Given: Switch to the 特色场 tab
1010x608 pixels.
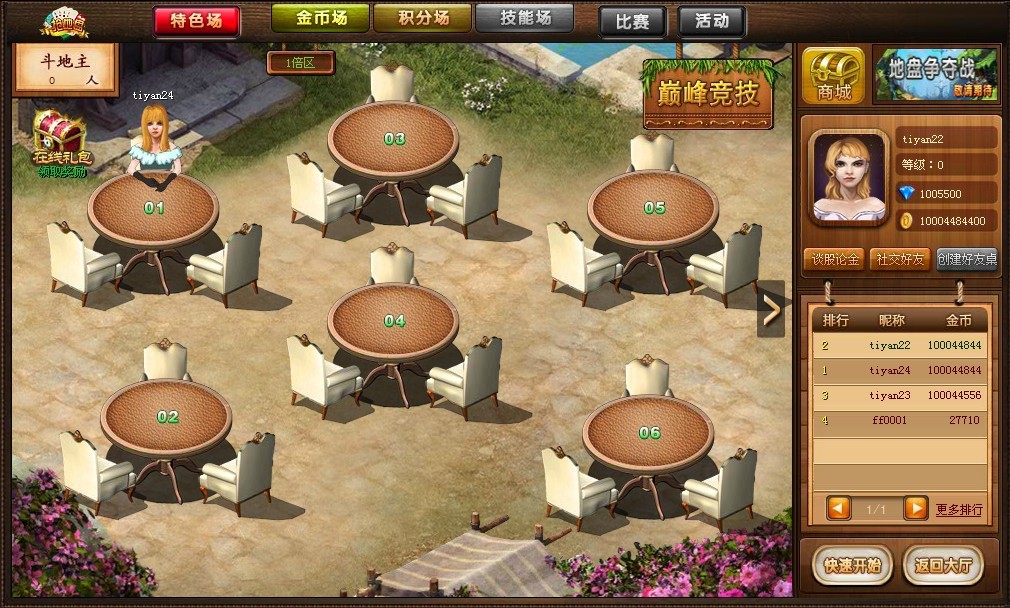Looking at the screenshot, I should coord(196,20).
